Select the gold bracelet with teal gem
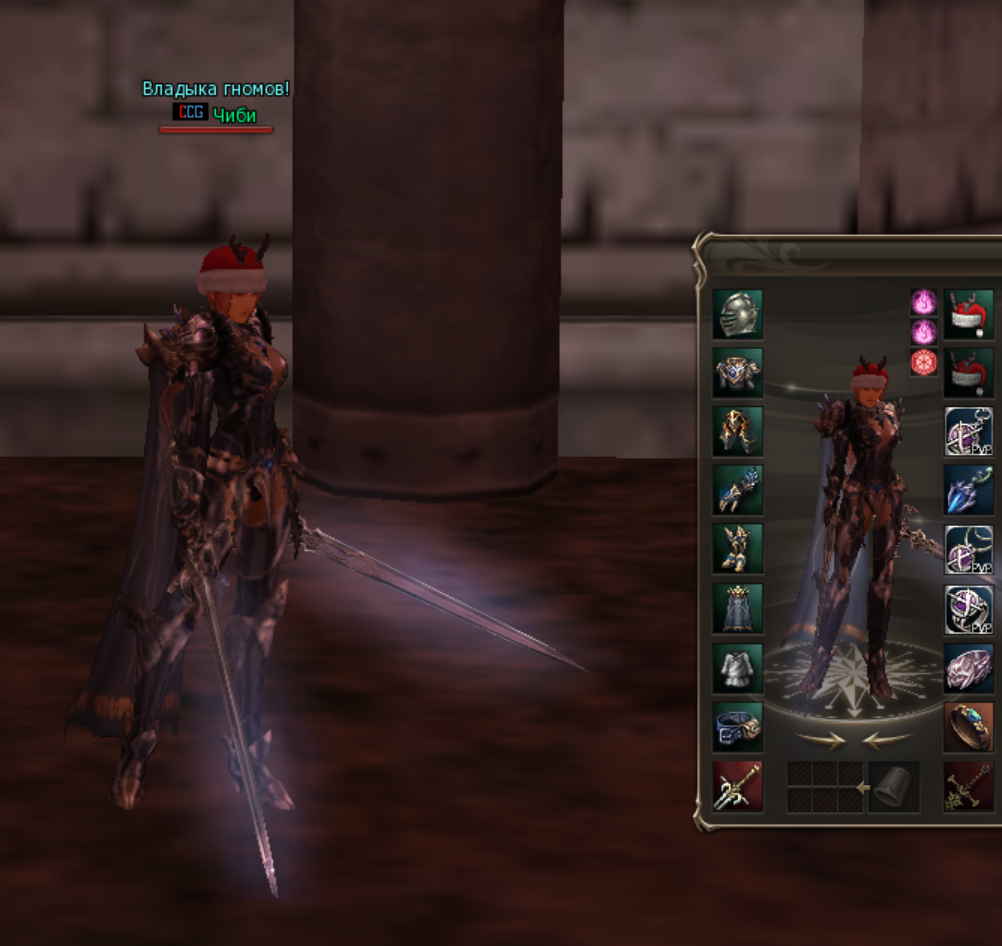The image size is (1002, 946). (x=968, y=727)
